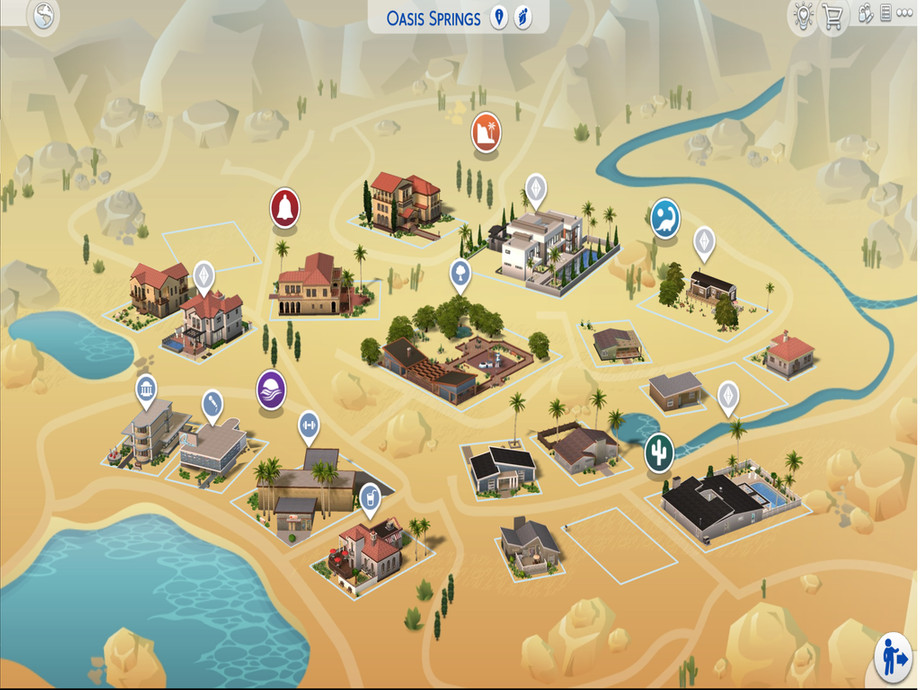The height and width of the screenshot is (690, 920).
Task: Open the bar lot with drink pin
Action: pyautogui.click(x=370, y=496)
